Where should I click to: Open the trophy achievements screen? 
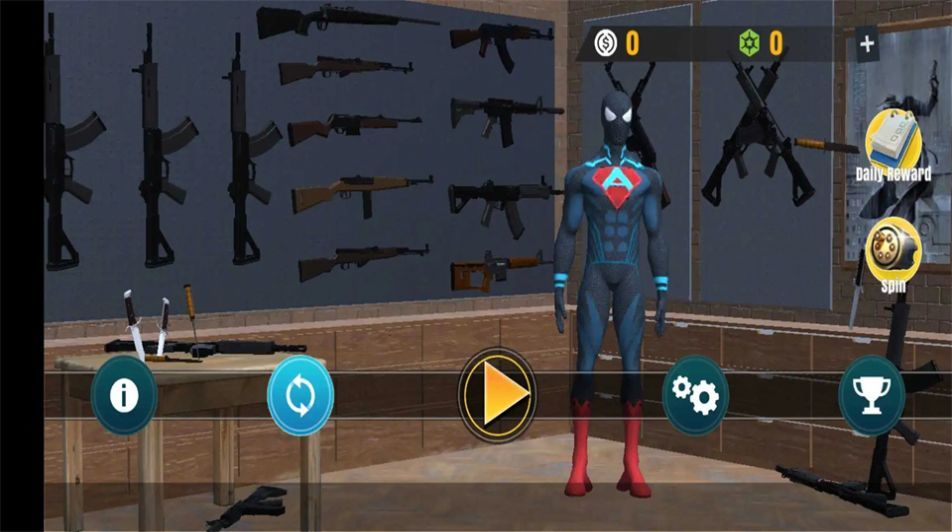coord(871,395)
